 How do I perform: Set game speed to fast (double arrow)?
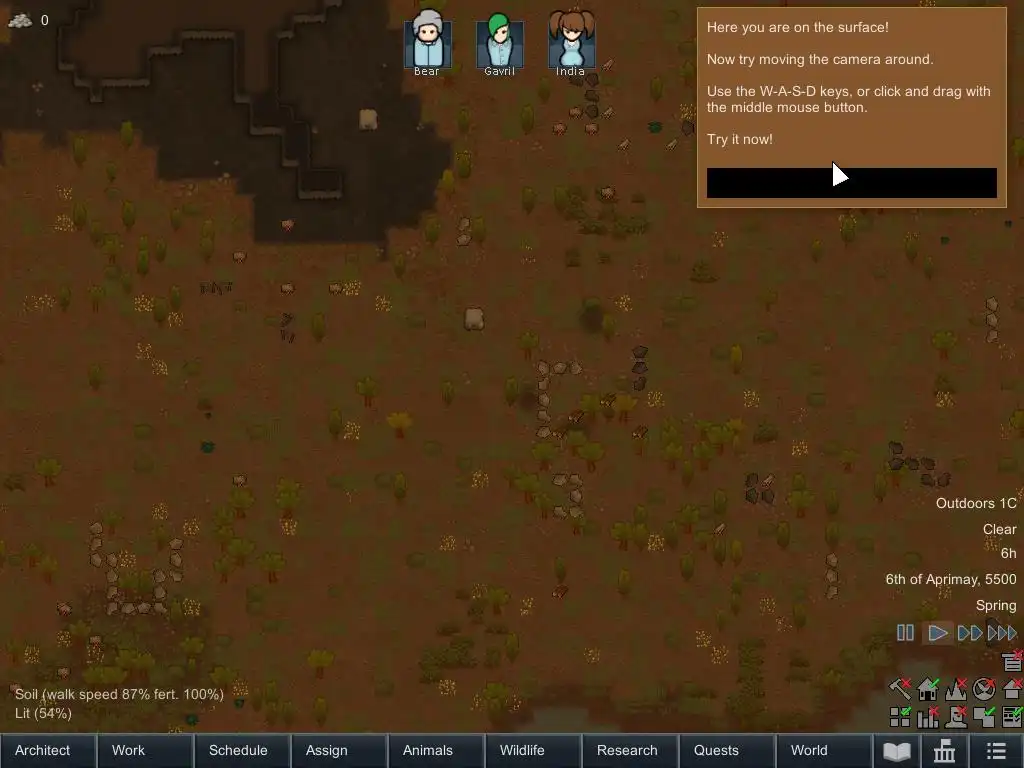click(969, 633)
